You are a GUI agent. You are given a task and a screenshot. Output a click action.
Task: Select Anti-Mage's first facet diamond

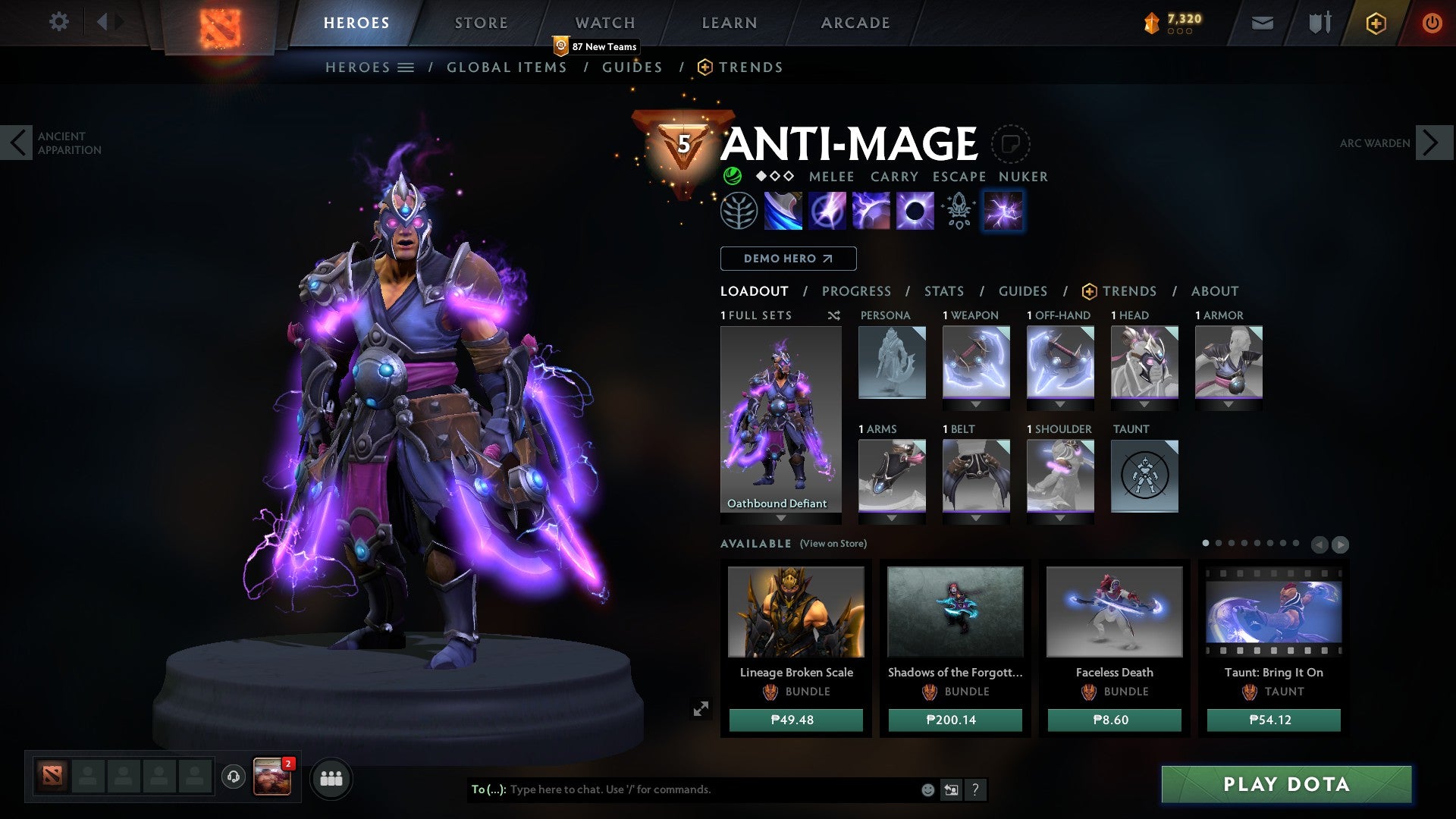click(761, 177)
